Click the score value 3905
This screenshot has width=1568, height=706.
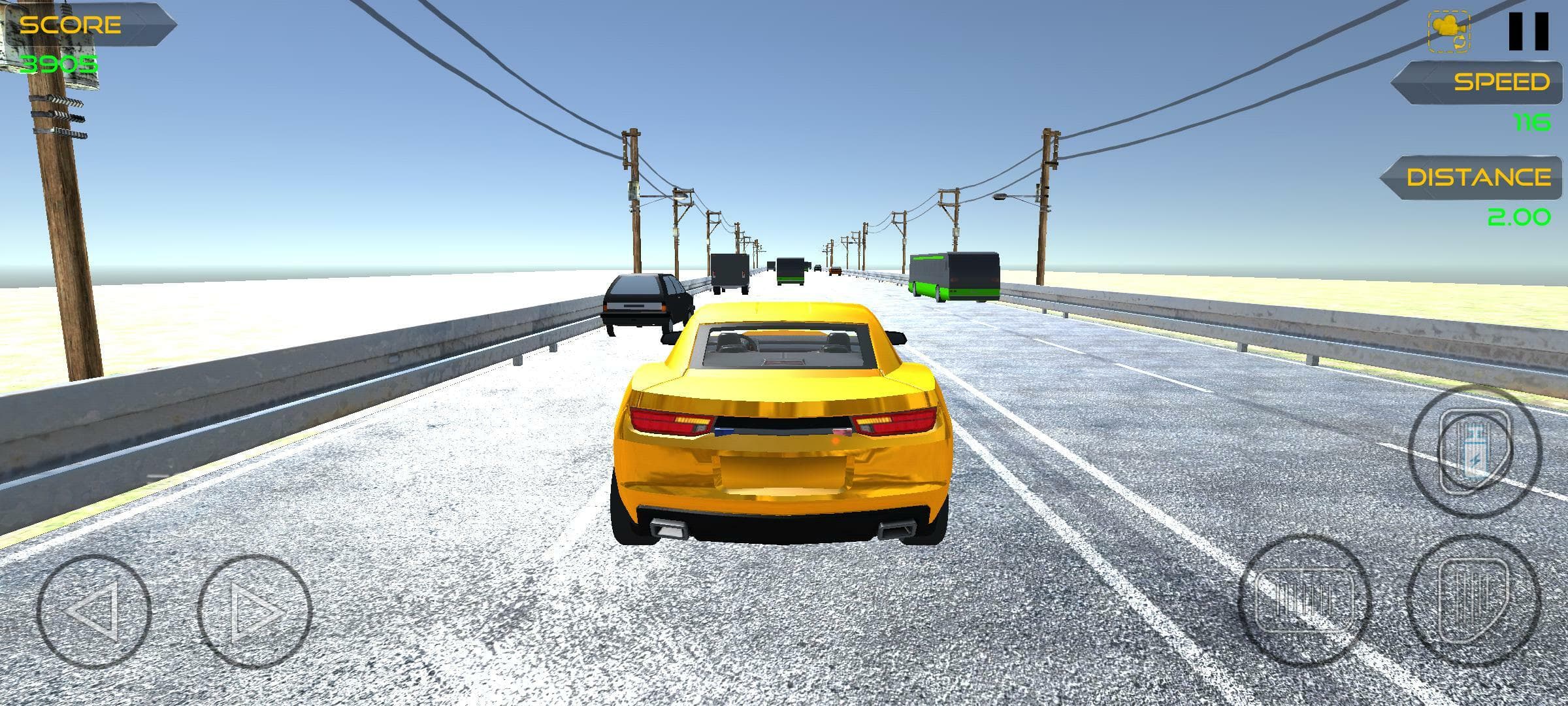pos(59,63)
